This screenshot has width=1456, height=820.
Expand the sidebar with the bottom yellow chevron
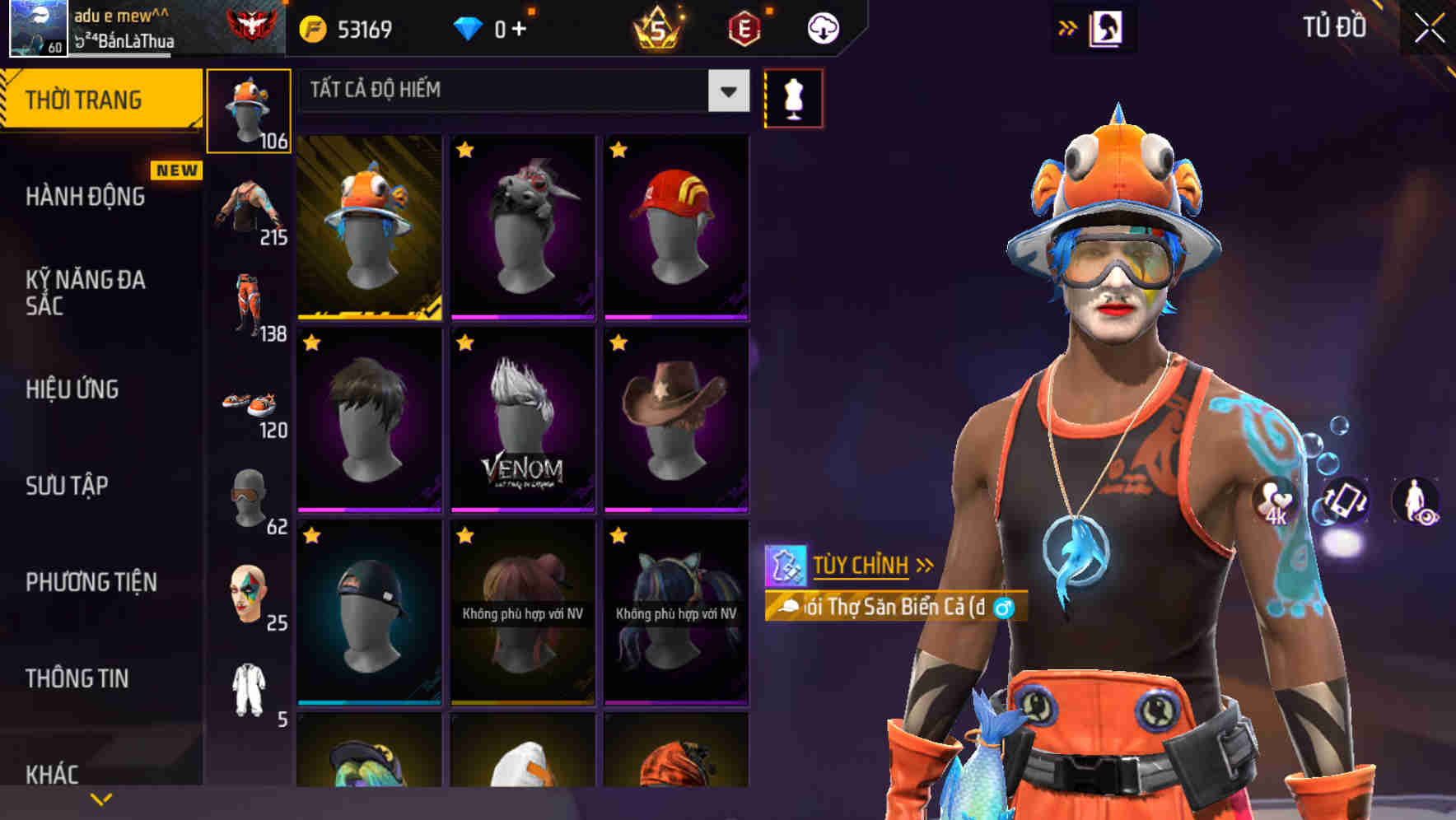pos(100,799)
